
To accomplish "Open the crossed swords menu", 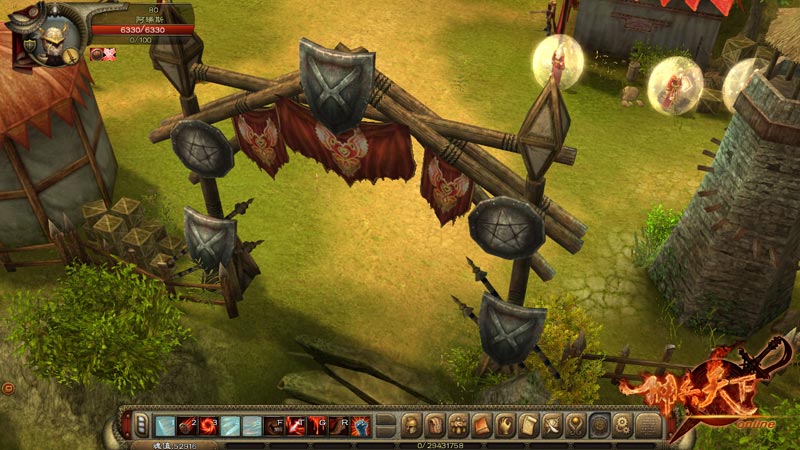I will coord(552,425).
